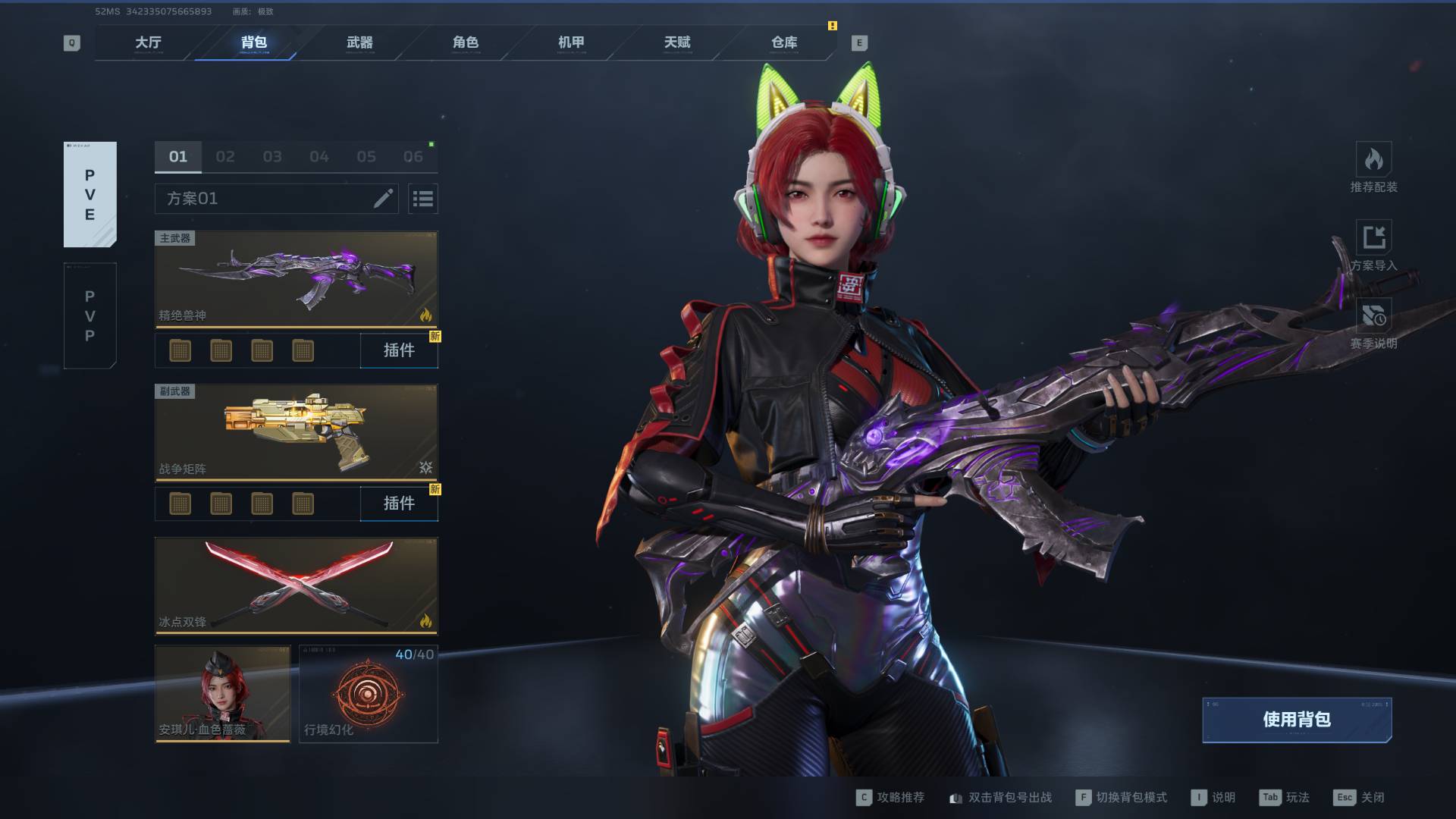Choose loadout preset 06

(413, 157)
